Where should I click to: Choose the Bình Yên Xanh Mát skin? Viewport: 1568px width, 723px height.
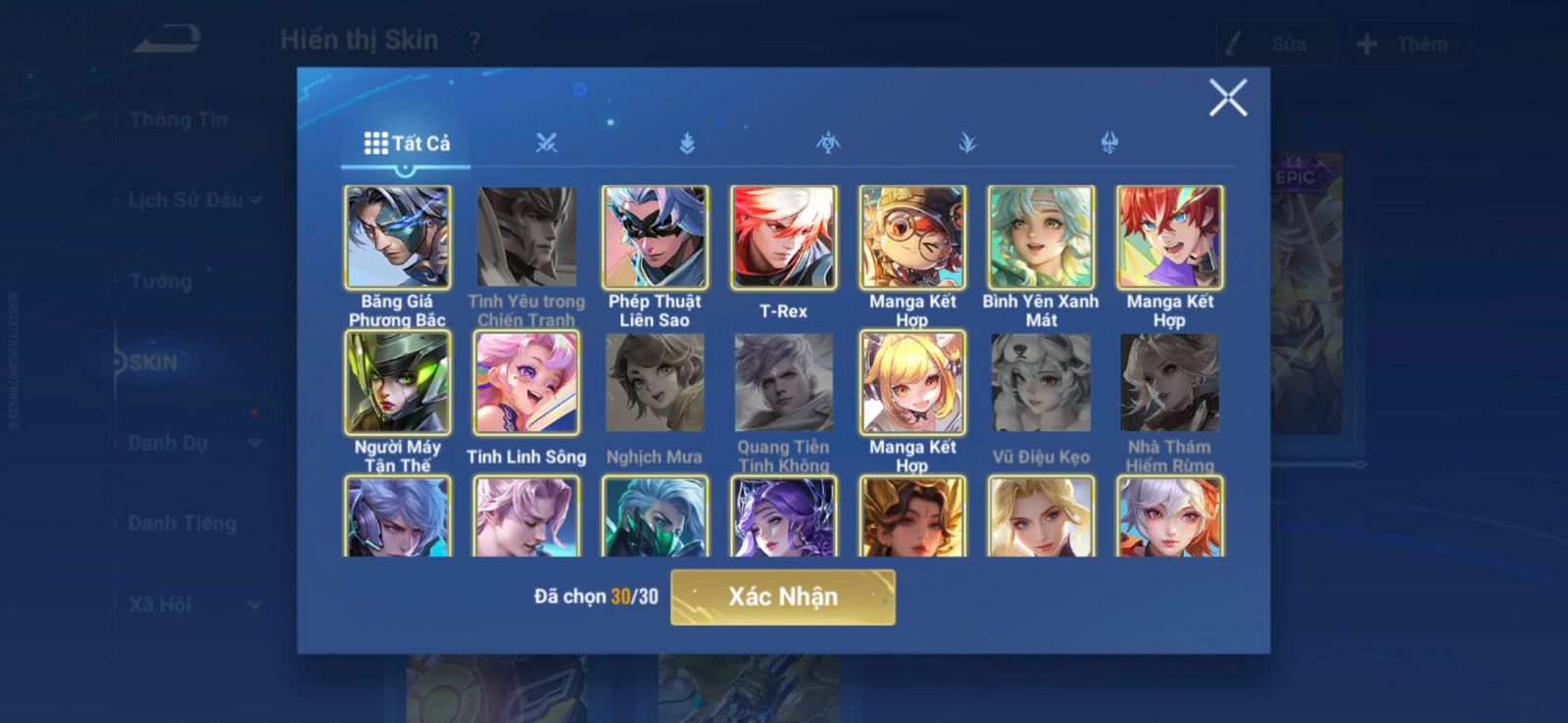(1041, 237)
